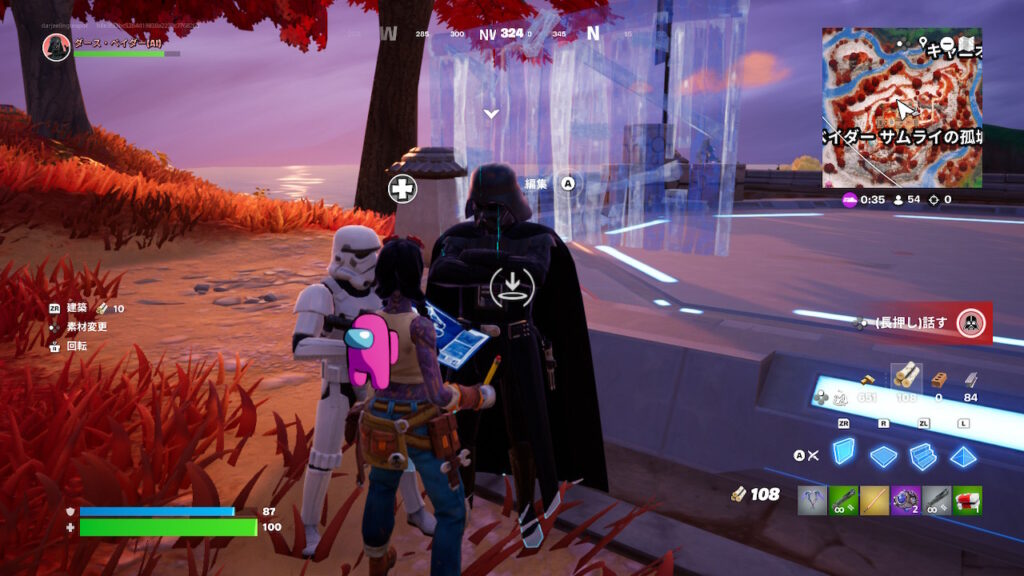The height and width of the screenshot is (576, 1024).
Task: Select the pickaxe hotbar slot
Action: click(x=812, y=500)
